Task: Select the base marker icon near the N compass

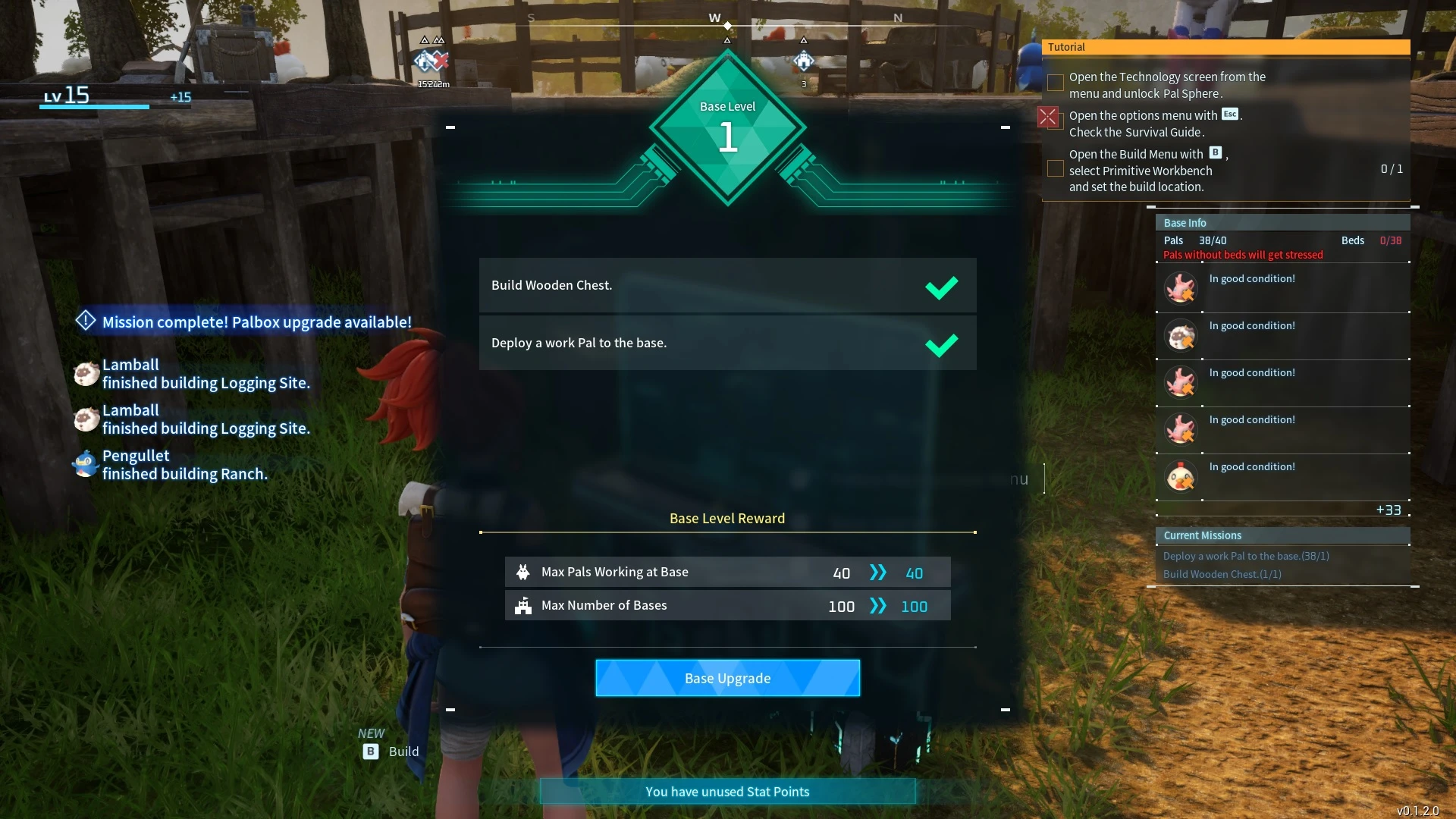Action: [805, 62]
